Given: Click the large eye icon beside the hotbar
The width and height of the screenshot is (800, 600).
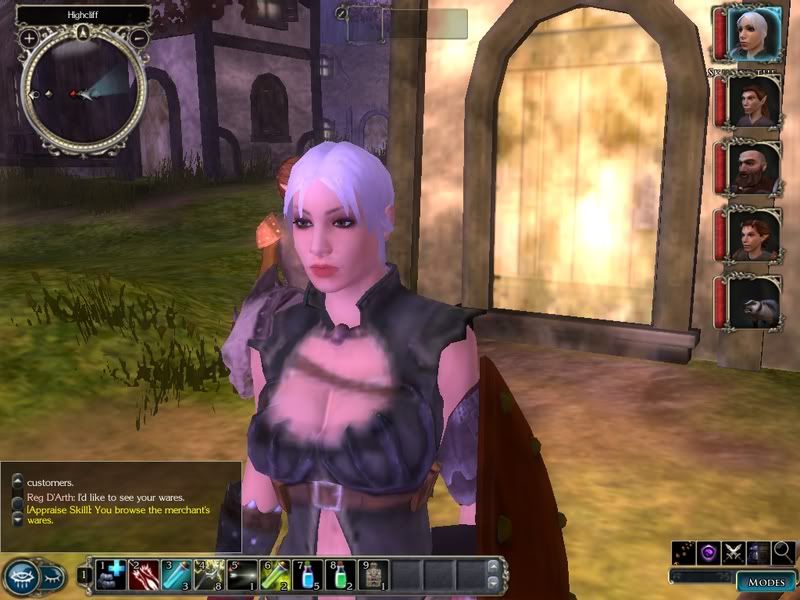Looking at the screenshot, I should click(22, 576).
